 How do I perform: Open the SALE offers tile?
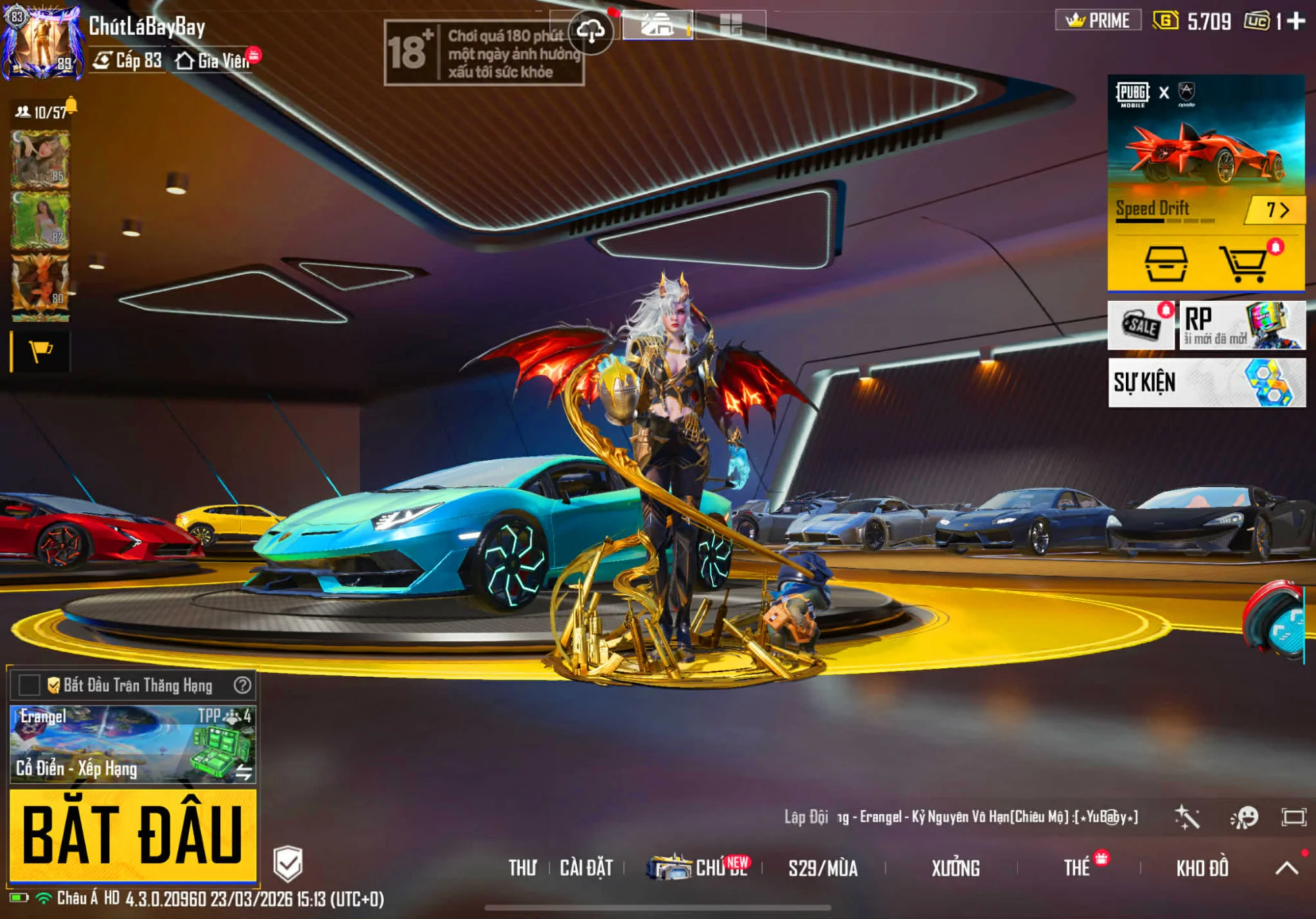(1141, 325)
